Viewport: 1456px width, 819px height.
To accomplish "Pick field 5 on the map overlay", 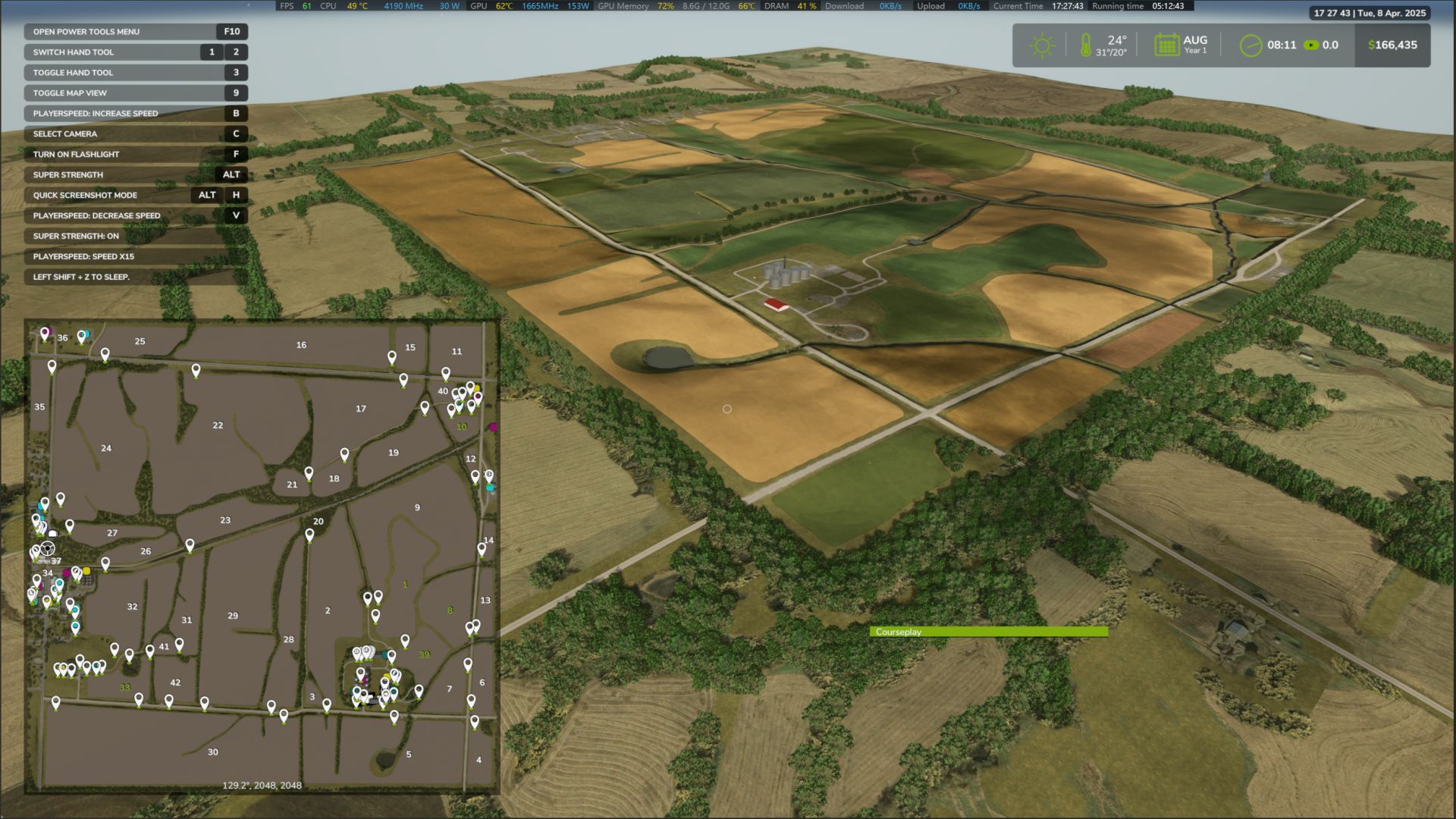I will pos(409,755).
